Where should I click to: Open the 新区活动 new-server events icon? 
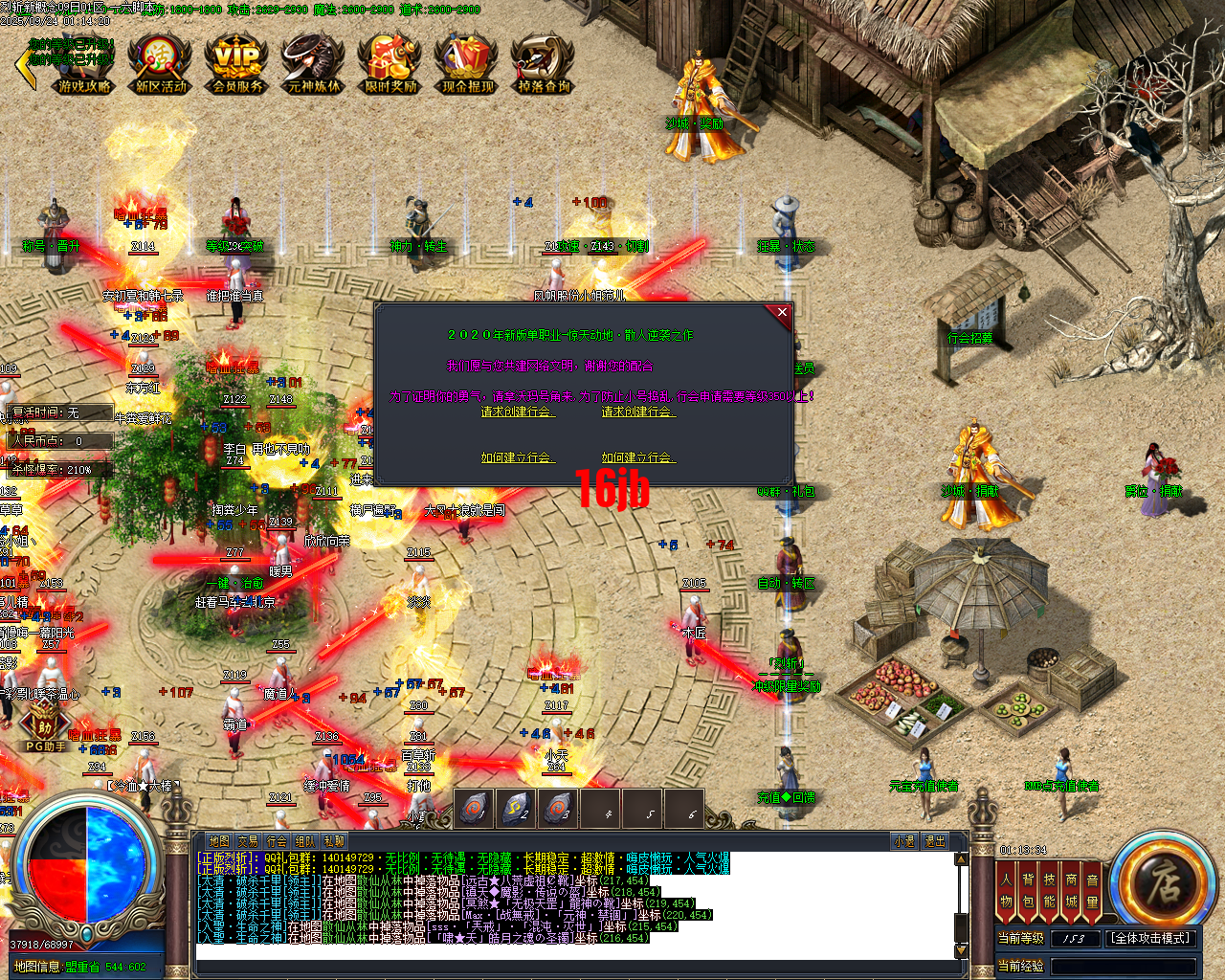coord(157,63)
